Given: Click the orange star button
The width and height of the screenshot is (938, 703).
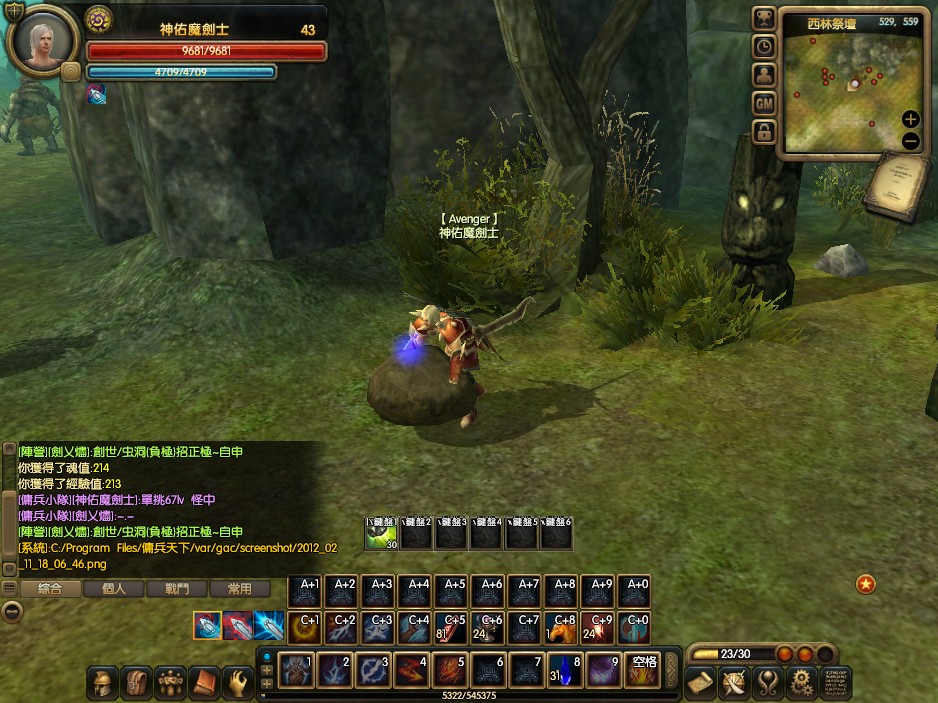Looking at the screenshot, I should point(866,584).
